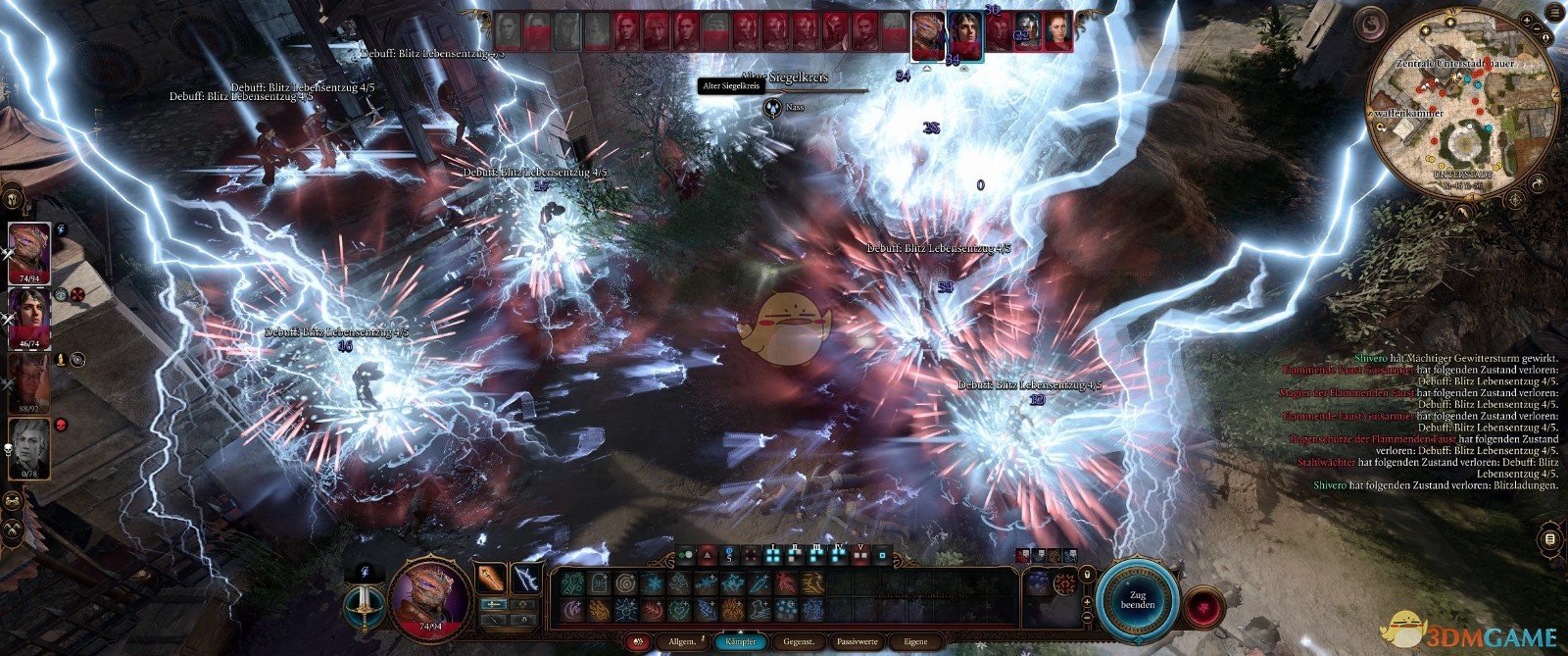
Task: Choose the staff melee weapon slot
Action: [x=492, y=578]
